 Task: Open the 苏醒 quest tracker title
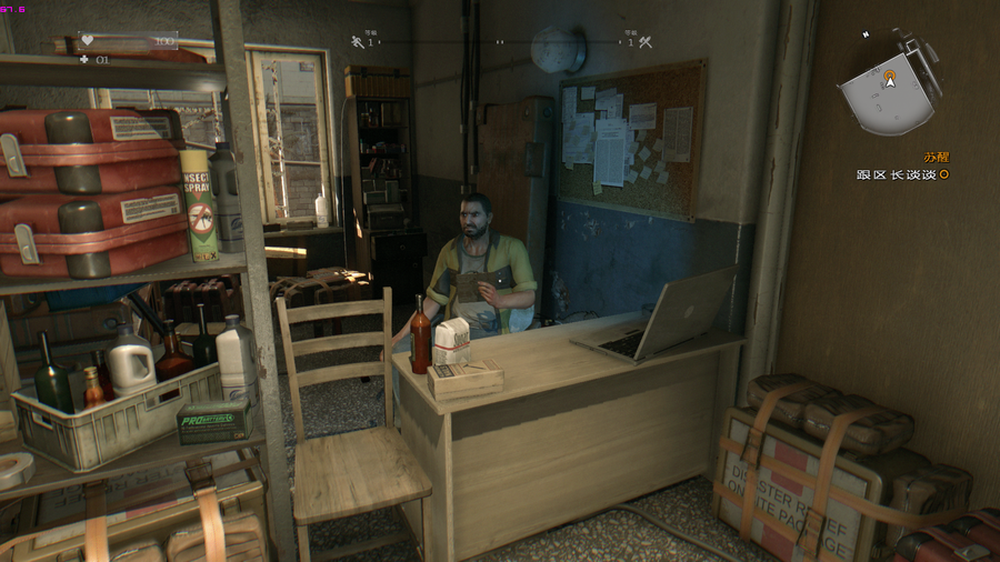[936, 157]
